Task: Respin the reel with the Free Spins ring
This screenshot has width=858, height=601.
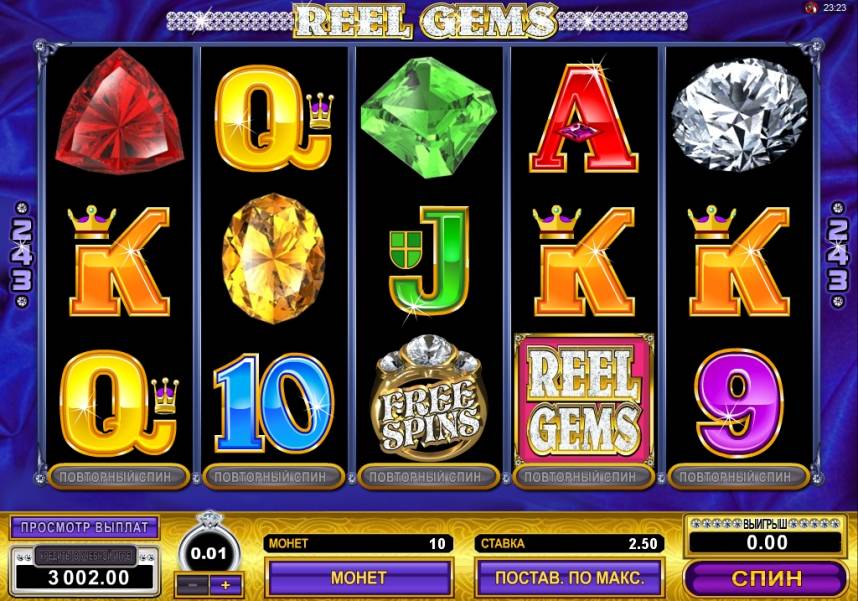Action: (x=429, y=476)
